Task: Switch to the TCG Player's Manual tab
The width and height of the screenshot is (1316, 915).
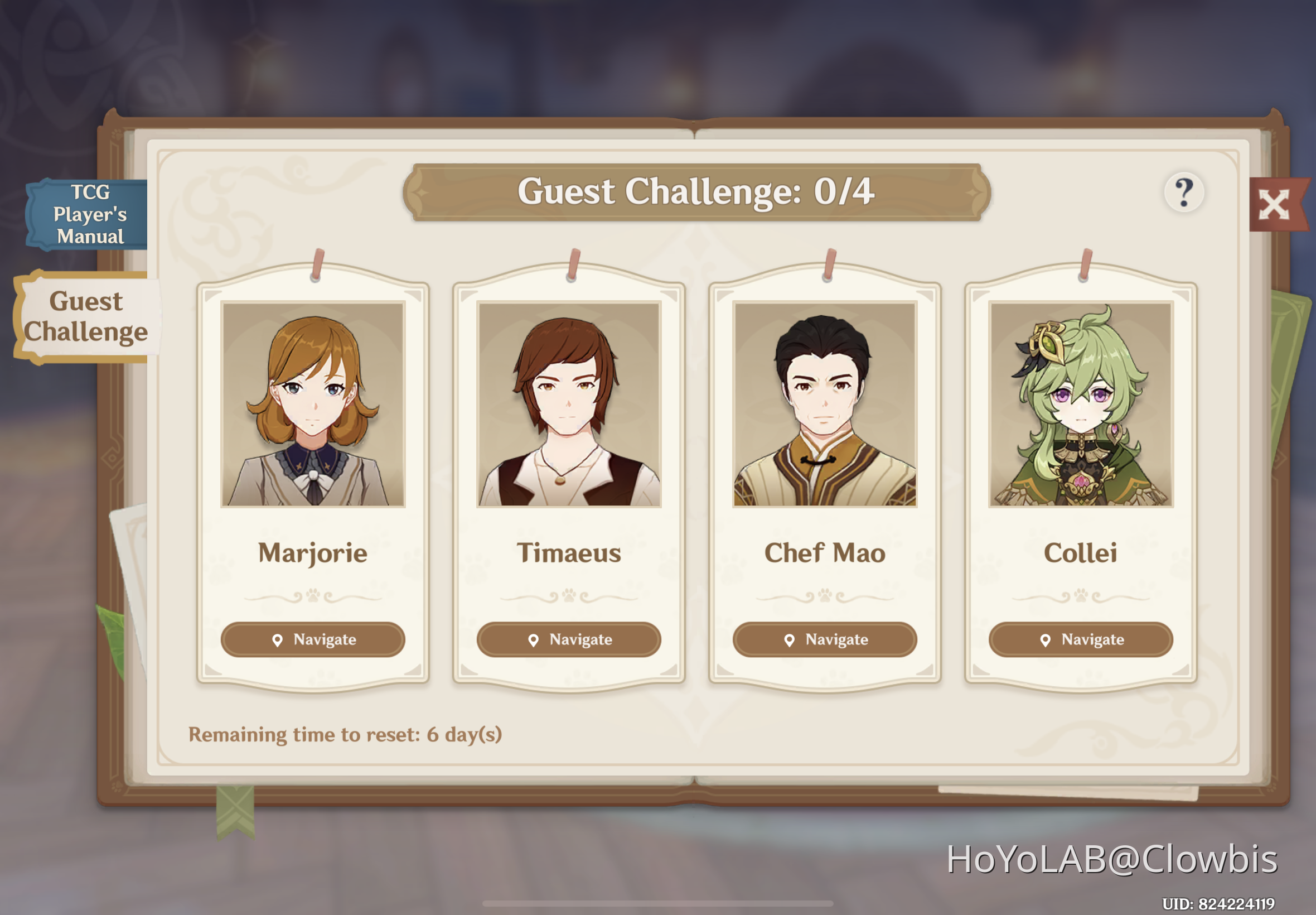Action: 87,214
